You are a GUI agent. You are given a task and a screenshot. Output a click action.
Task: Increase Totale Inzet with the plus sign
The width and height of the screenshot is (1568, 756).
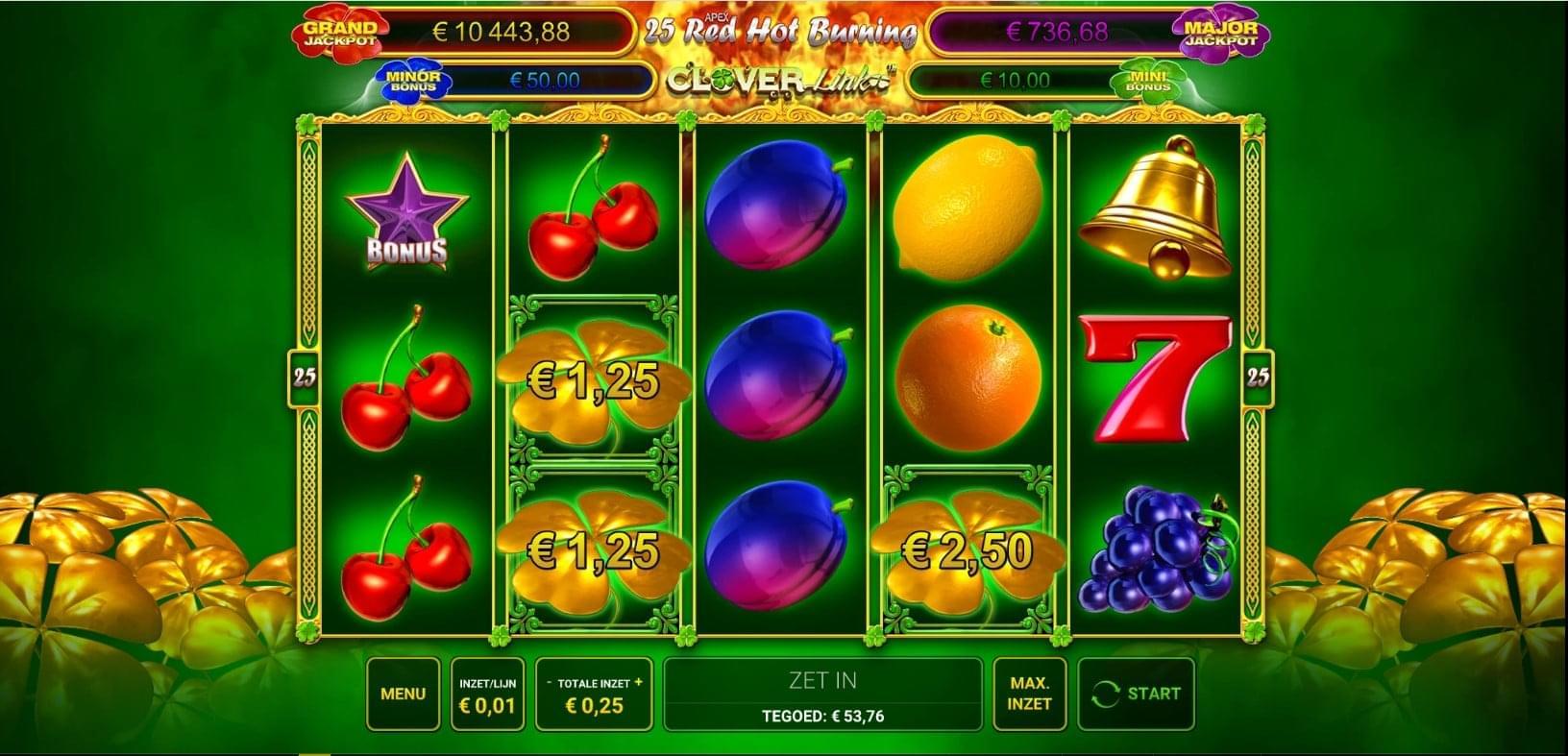tap(639, 683)
